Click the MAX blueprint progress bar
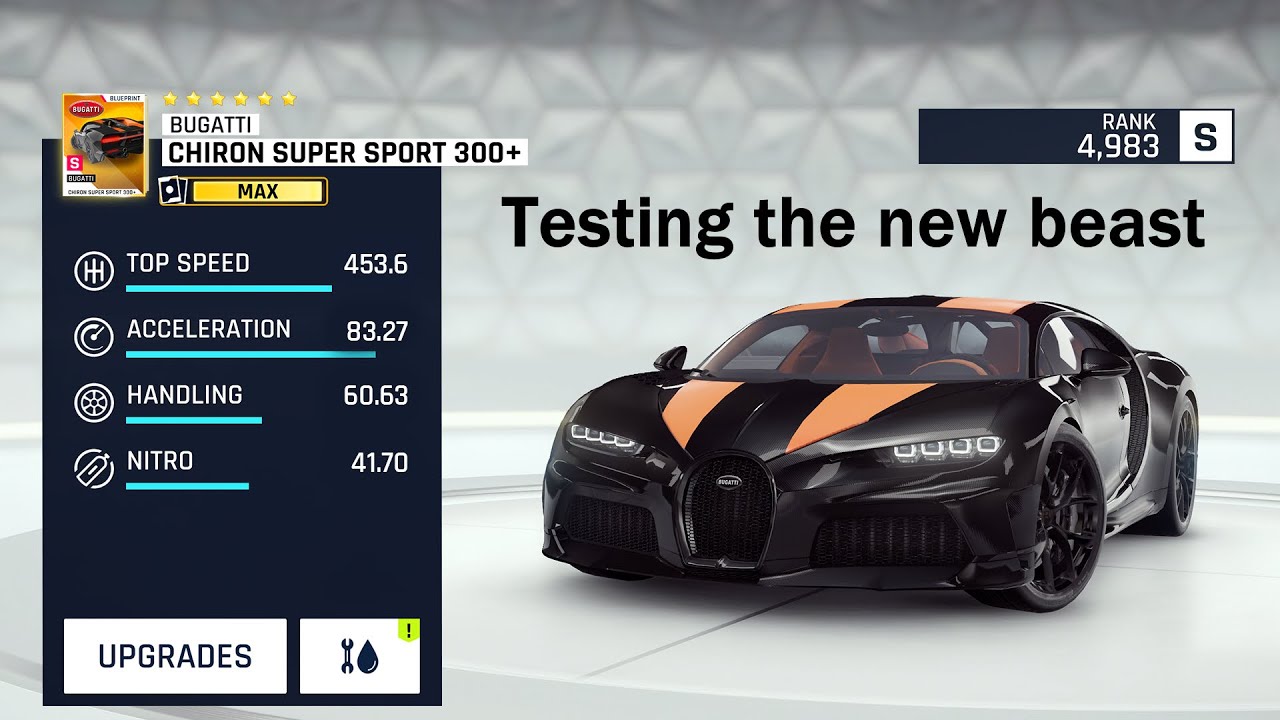 tap(258, 191)
